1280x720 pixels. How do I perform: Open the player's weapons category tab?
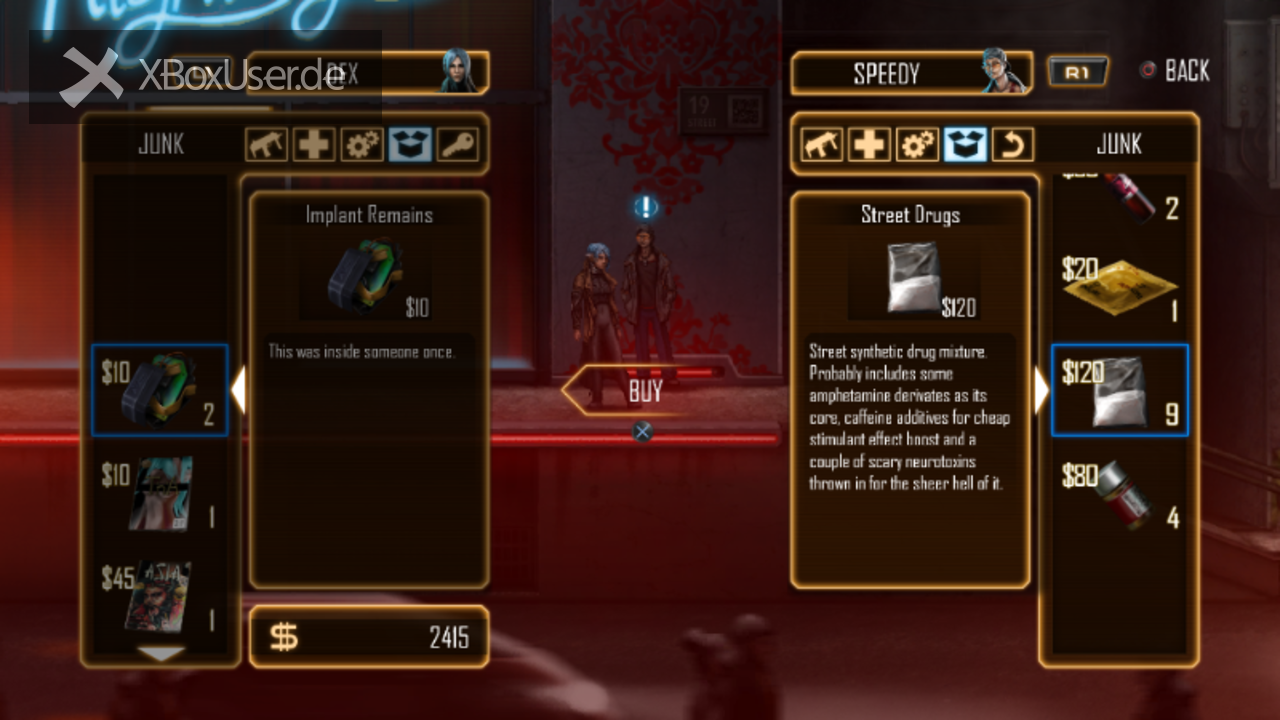tap(265, 146)
